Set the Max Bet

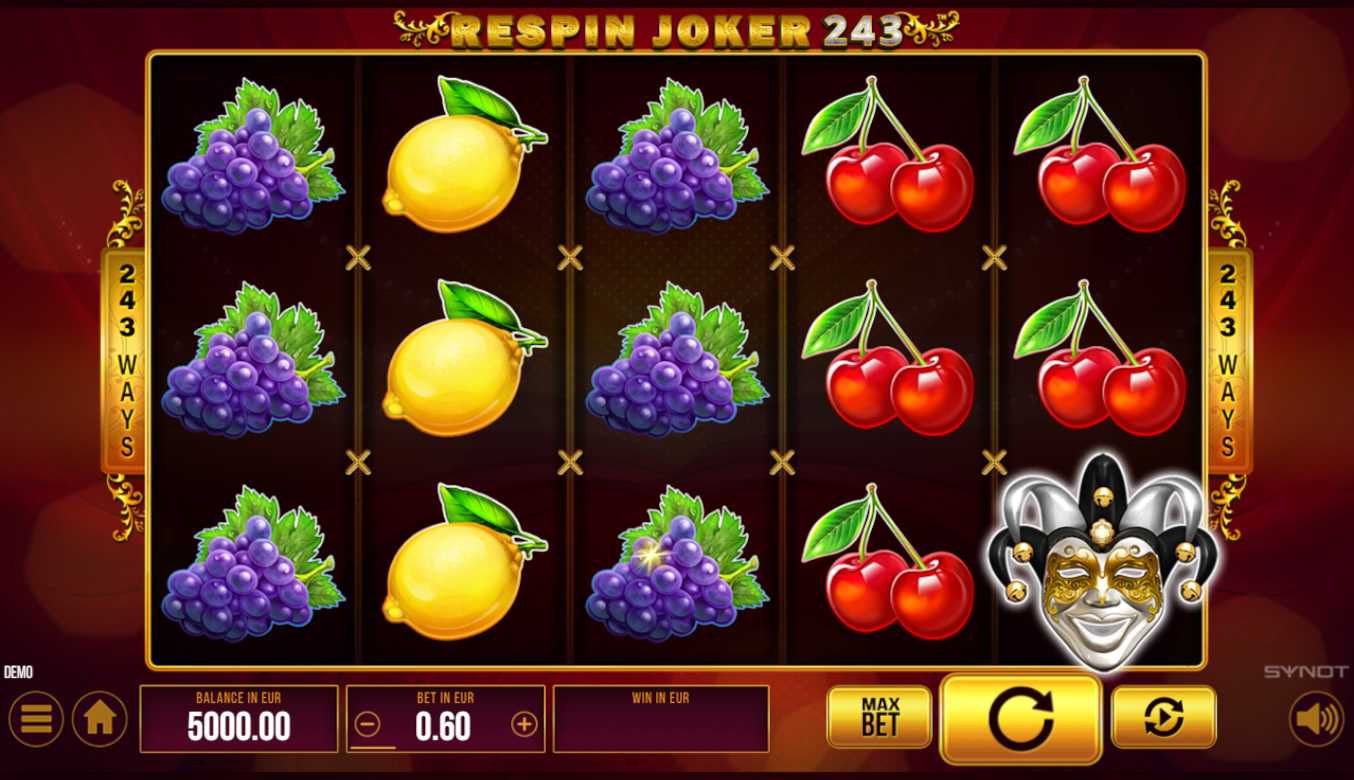[x=879, y=717]
